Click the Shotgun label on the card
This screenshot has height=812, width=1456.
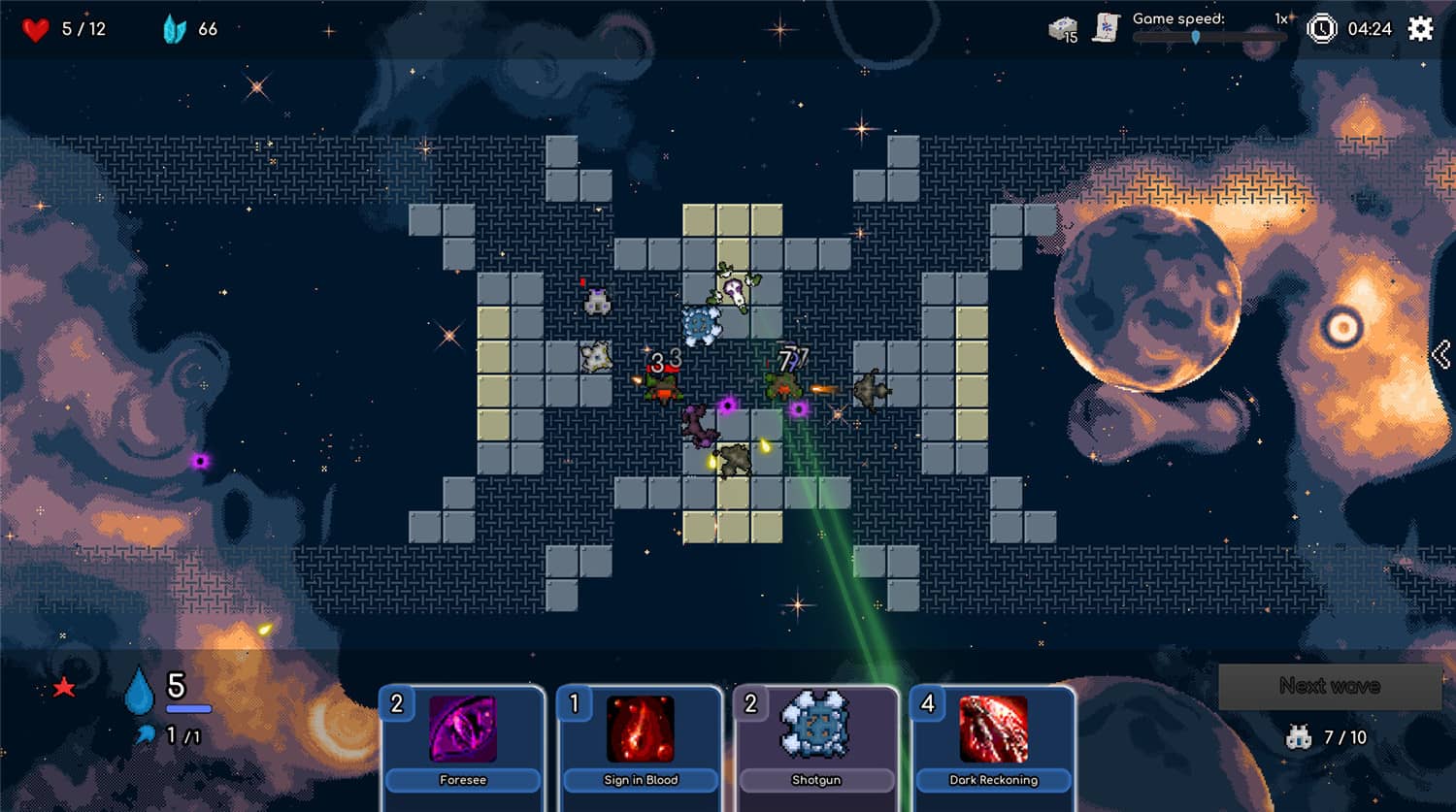[x=816, y=780]
